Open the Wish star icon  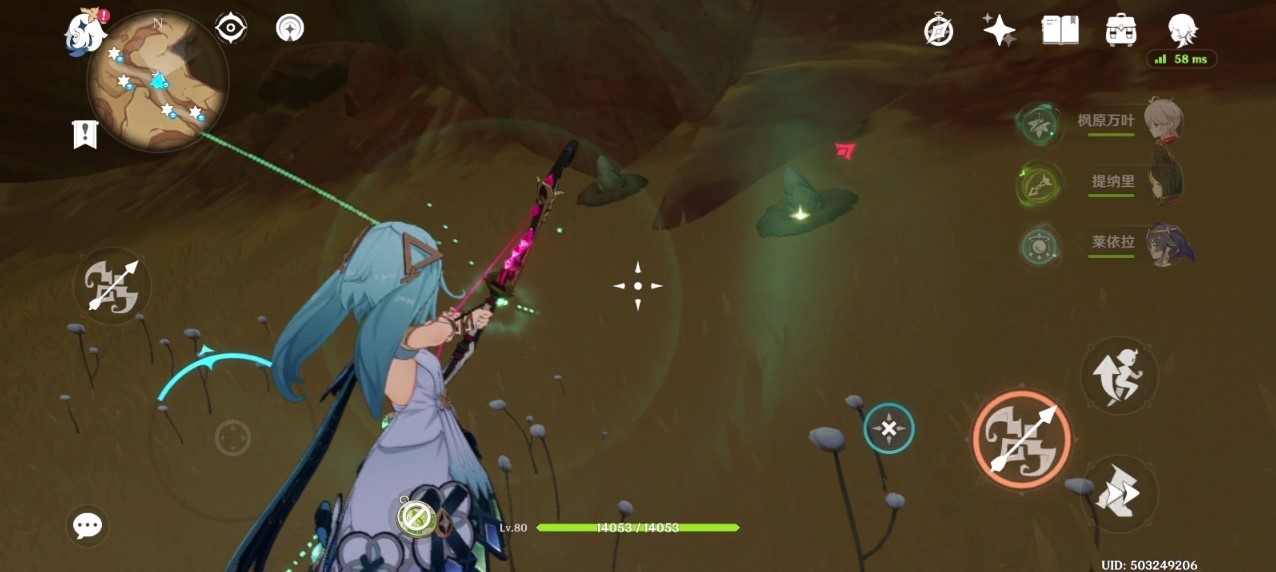point(999,30)
